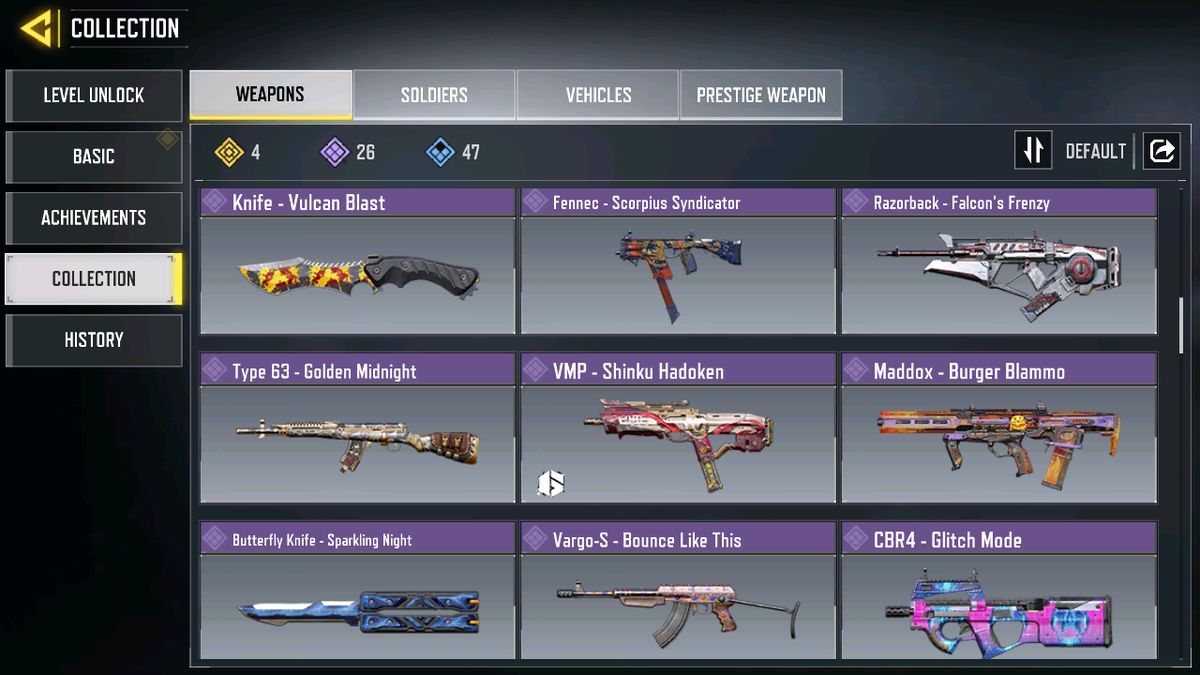Switch to the Weapons tab
The height and width of the screenshot is (675, 1200).
(270, 95)
